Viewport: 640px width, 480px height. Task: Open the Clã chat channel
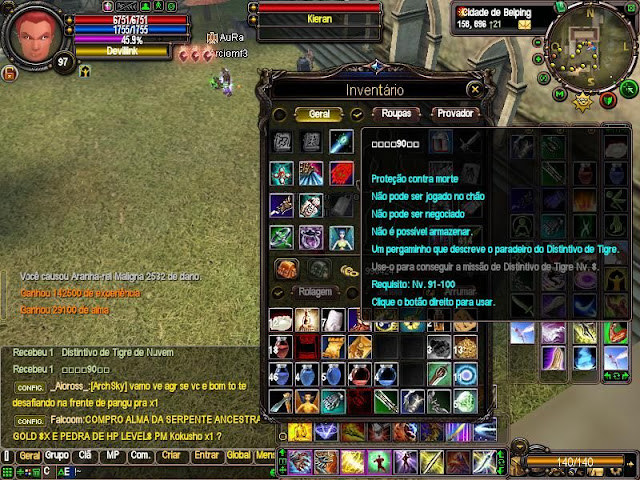coord(85,456)
